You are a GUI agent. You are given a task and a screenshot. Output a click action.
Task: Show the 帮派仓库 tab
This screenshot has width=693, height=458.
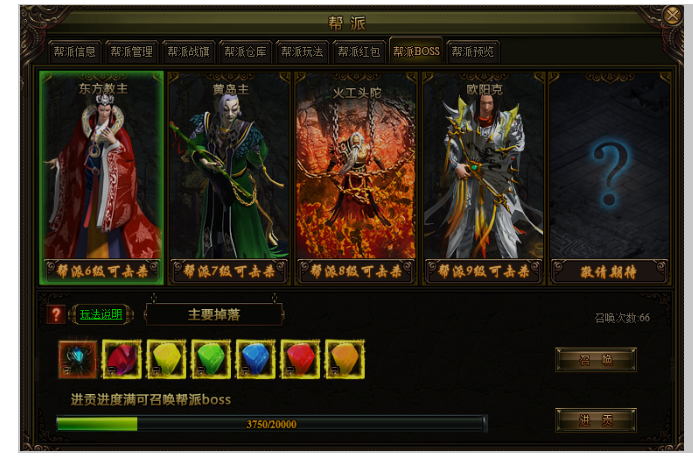(245, 52)
